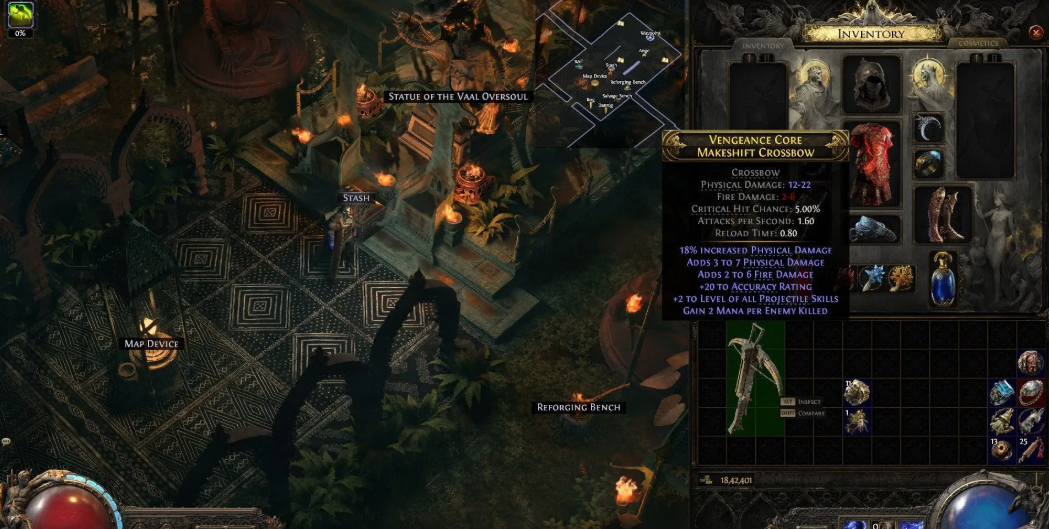Select the red scroll stack of 25

coord(1030,449)
